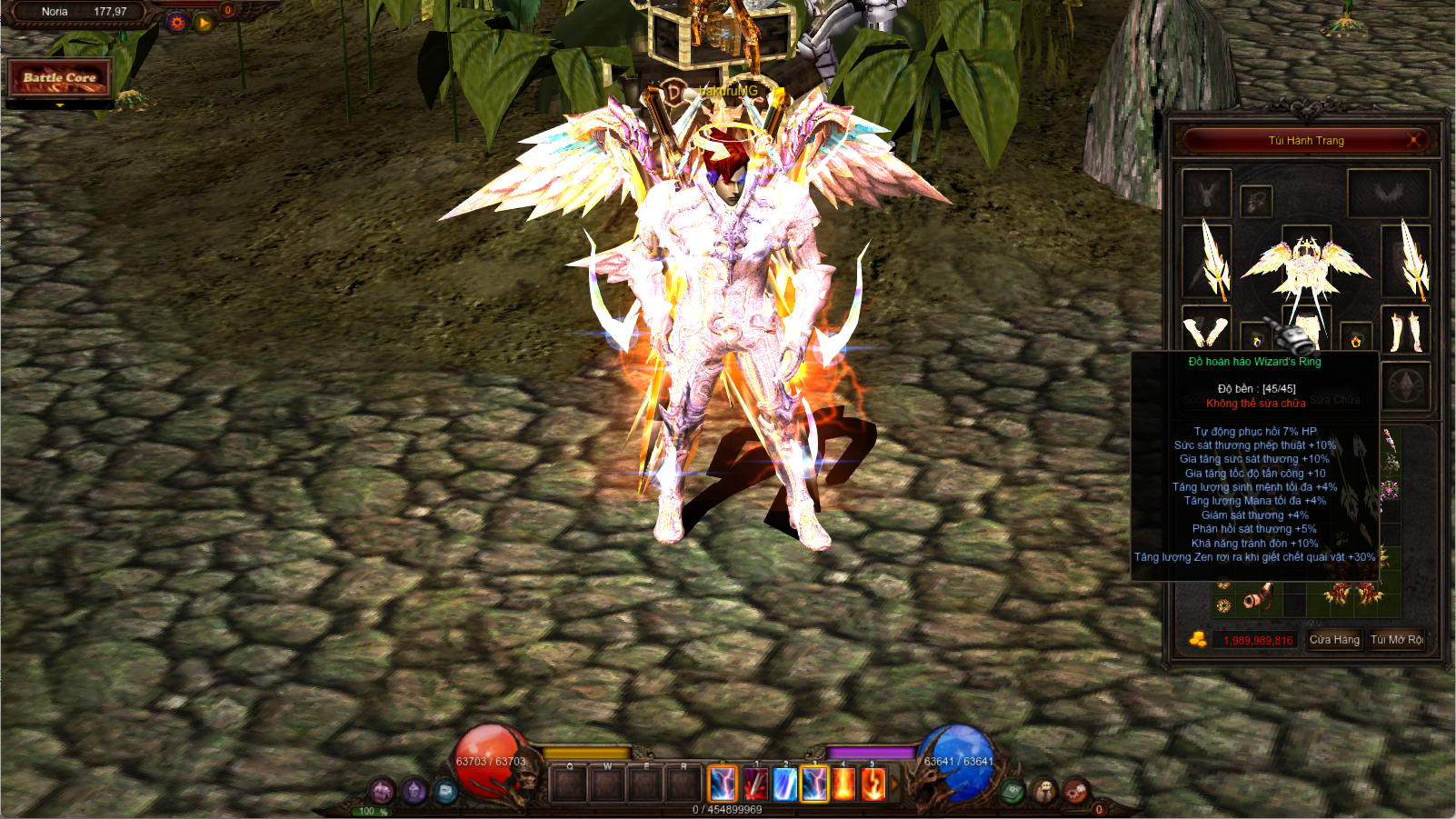1456x819 pixels.
Task: Click the yellow play arrow icon
Action: [204, 23]
